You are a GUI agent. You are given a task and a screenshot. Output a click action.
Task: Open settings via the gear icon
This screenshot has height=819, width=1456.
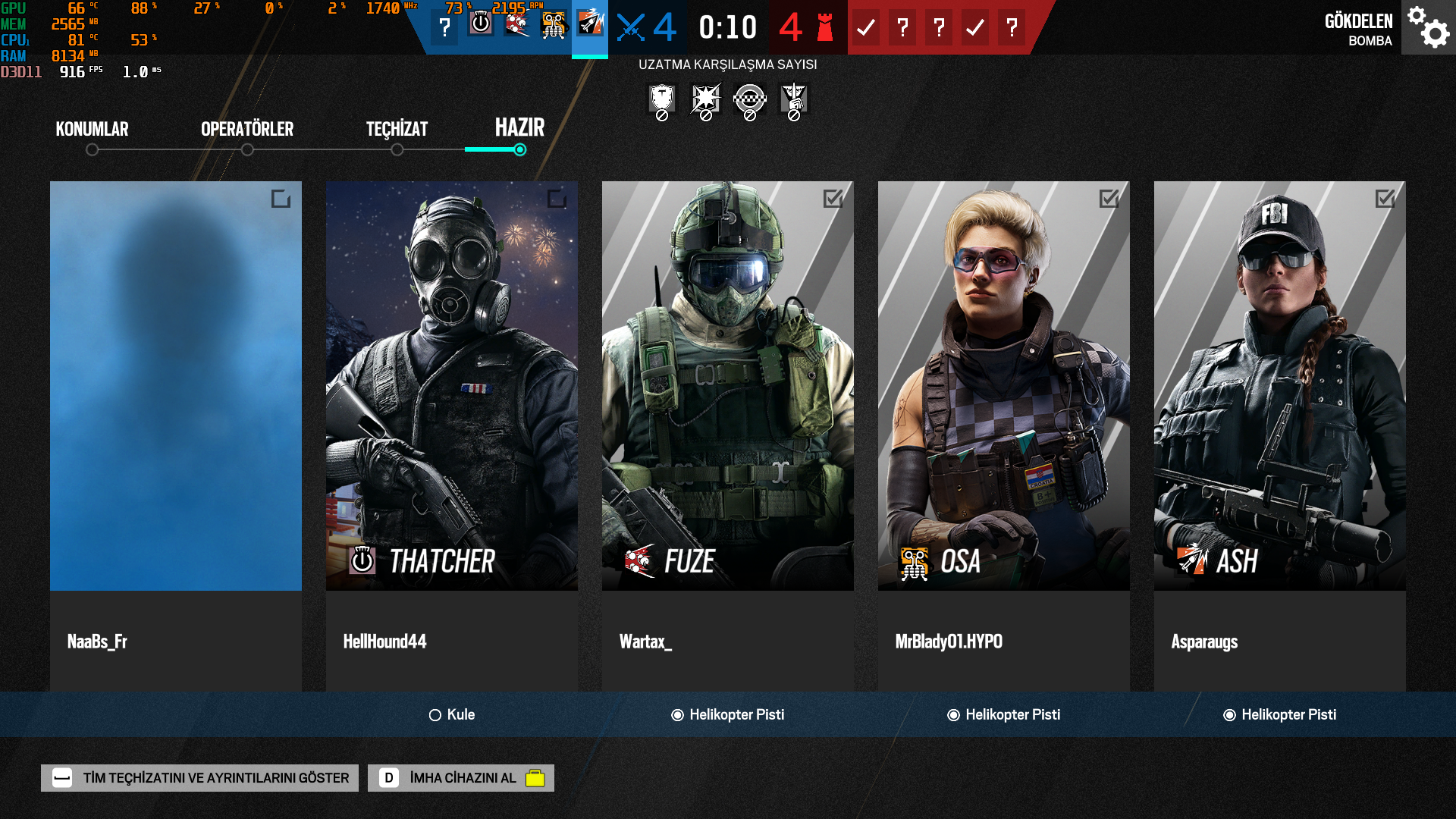(1429, 27)
